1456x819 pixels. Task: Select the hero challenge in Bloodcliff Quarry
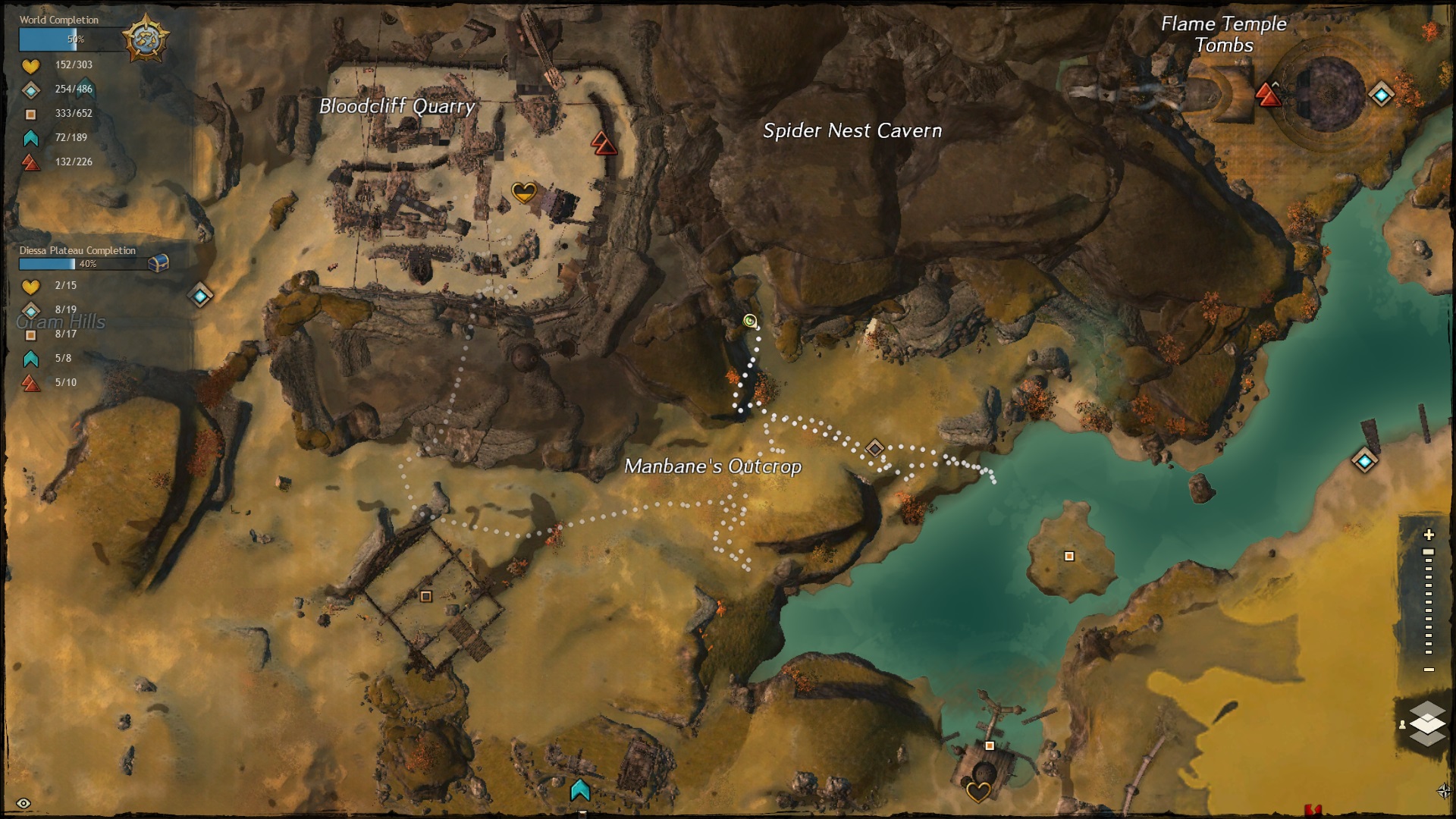point(604,143)
